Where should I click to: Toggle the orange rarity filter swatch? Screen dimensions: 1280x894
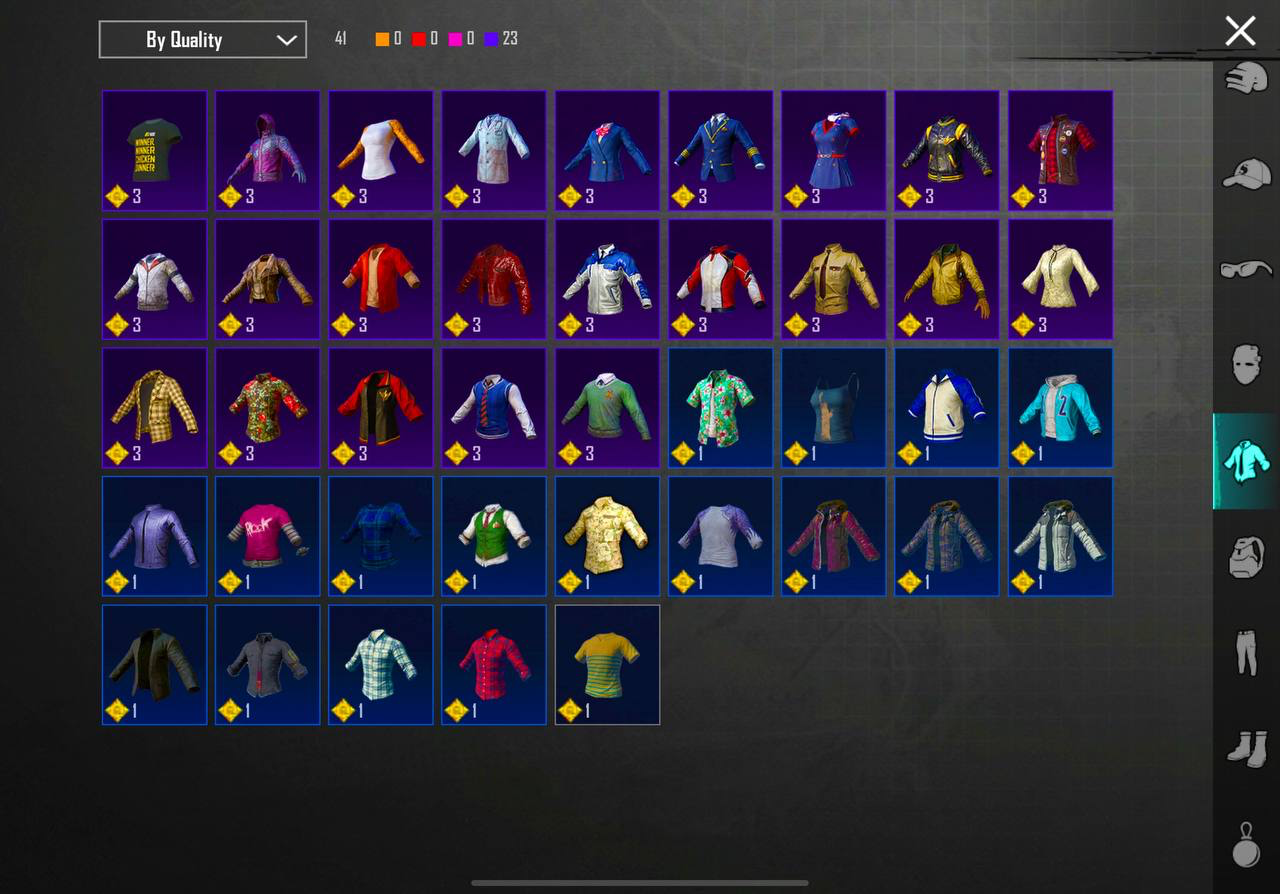pyautogui.click(x=381, y=38)
